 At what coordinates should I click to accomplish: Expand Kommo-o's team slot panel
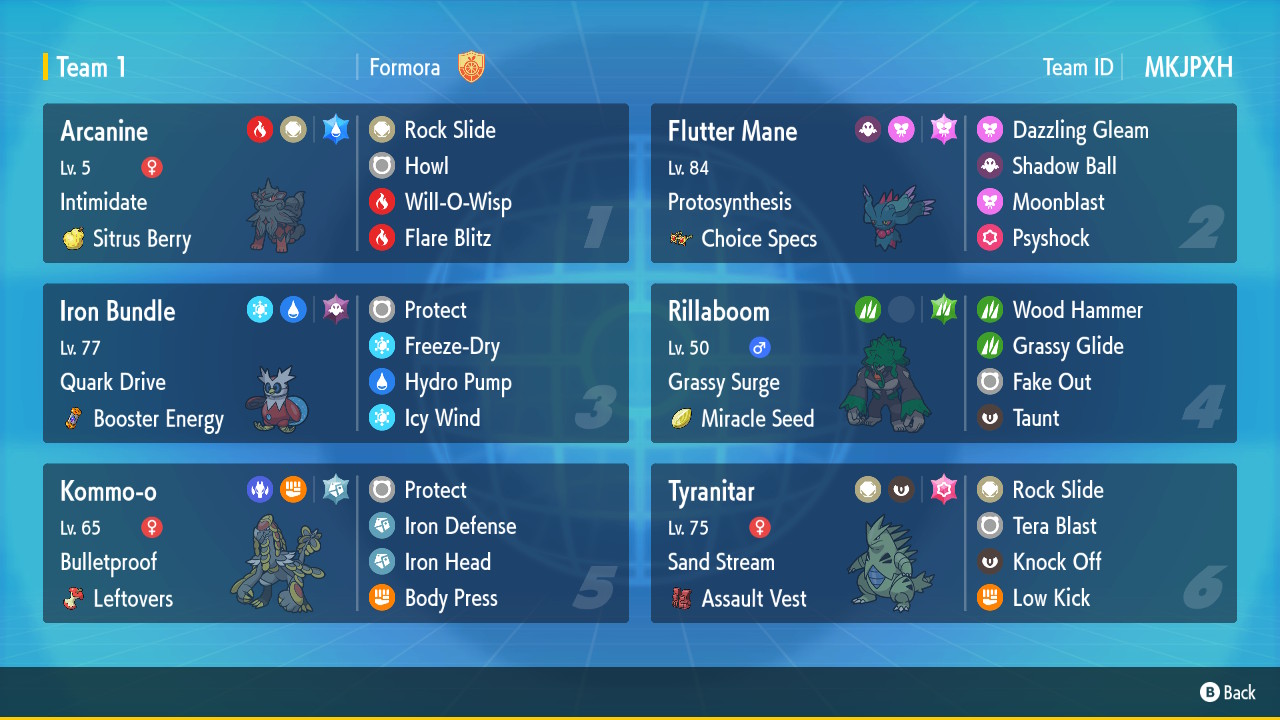point(335,543)
